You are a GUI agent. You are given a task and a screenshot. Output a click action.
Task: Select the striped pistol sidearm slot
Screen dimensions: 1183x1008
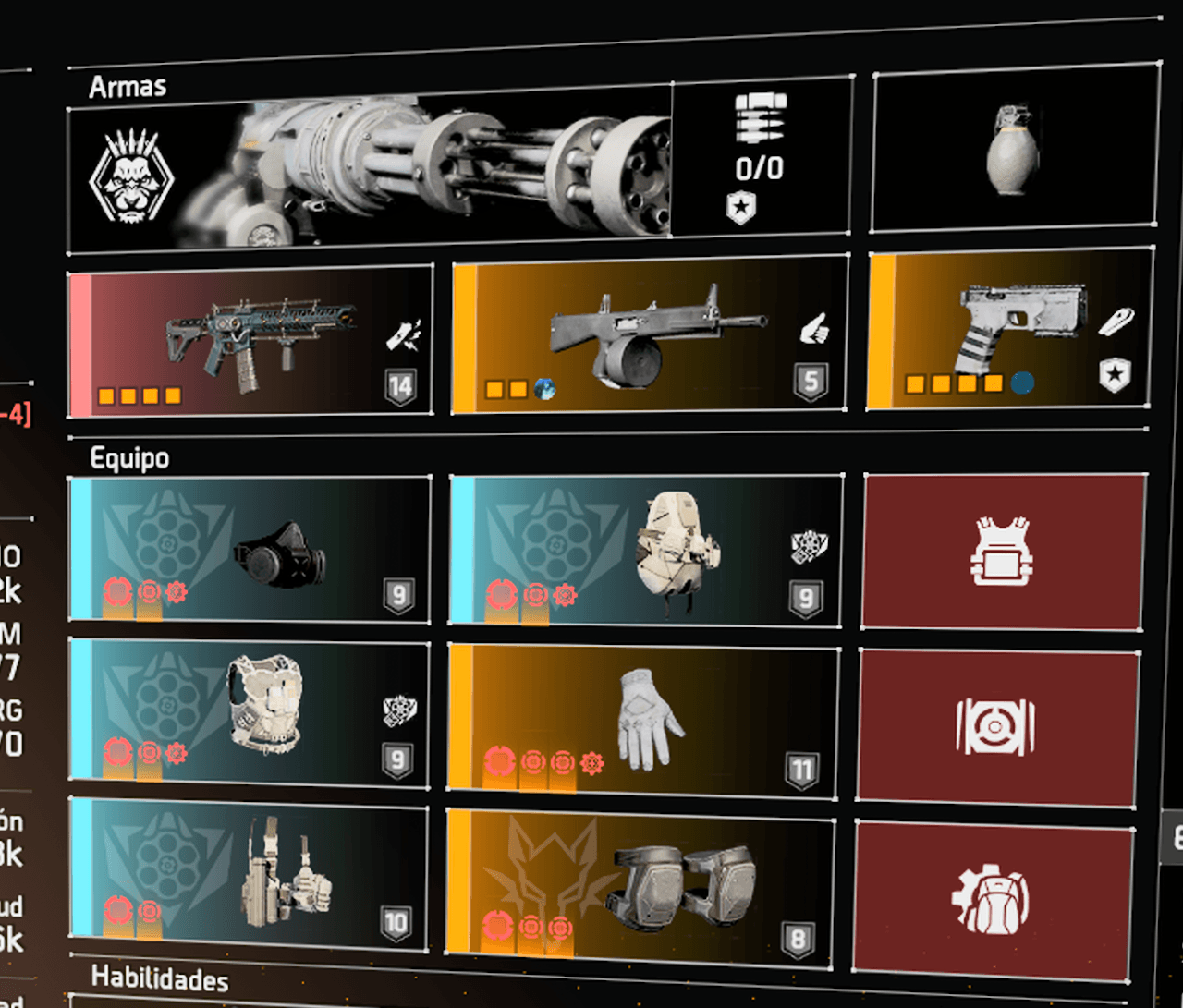[1009, 330]
